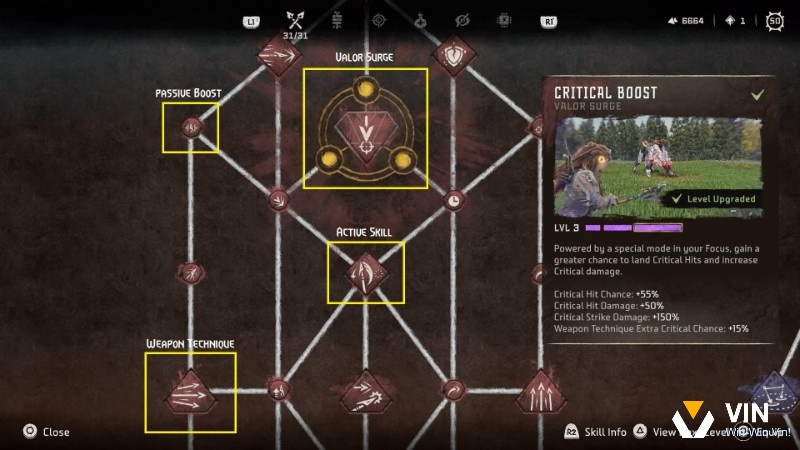800x450 pixels.
Task: Switch to the Machine Master chip tab
Action: point(504,20)
